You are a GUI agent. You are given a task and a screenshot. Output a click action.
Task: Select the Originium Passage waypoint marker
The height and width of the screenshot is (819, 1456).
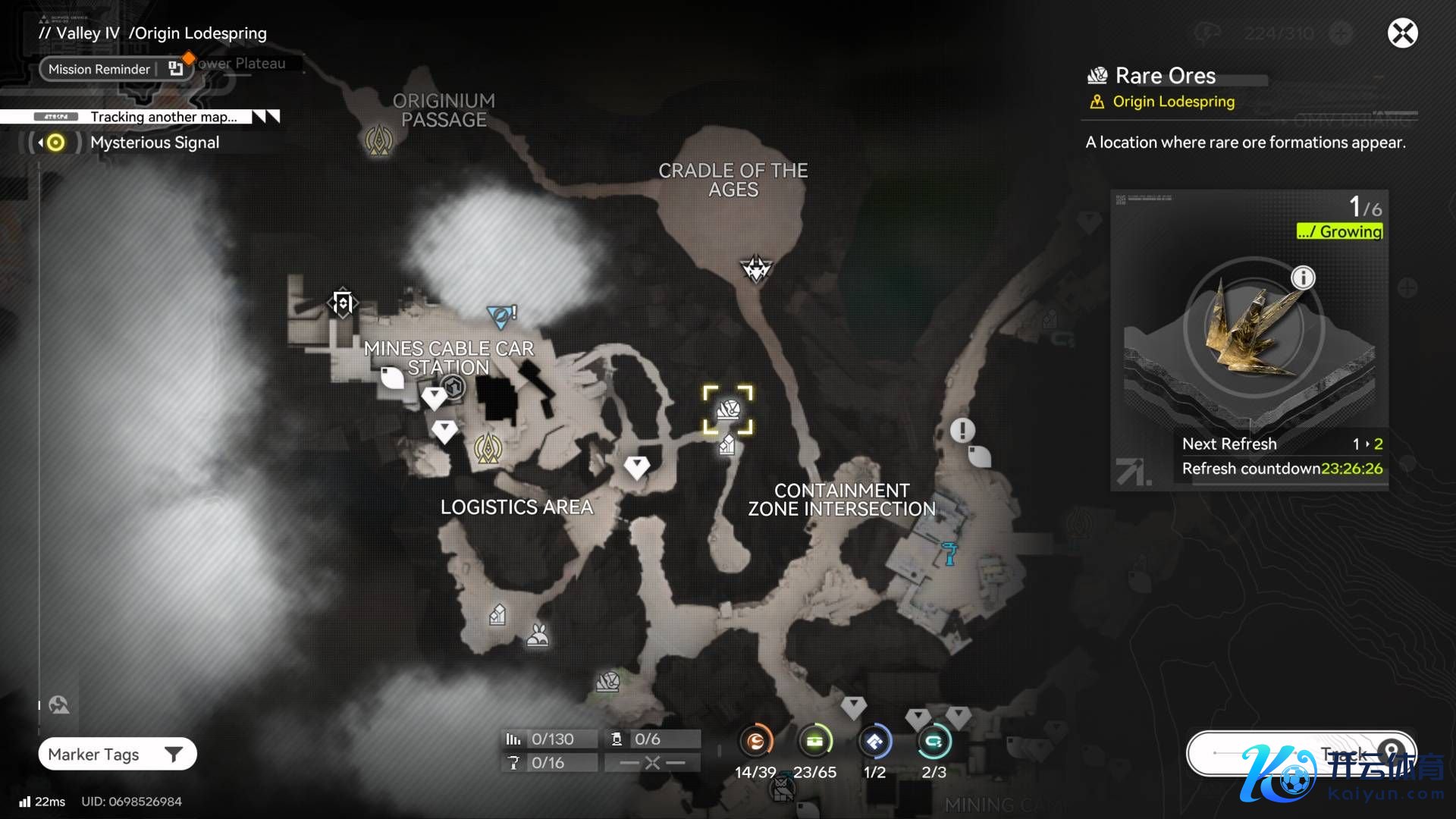[378, 140]
